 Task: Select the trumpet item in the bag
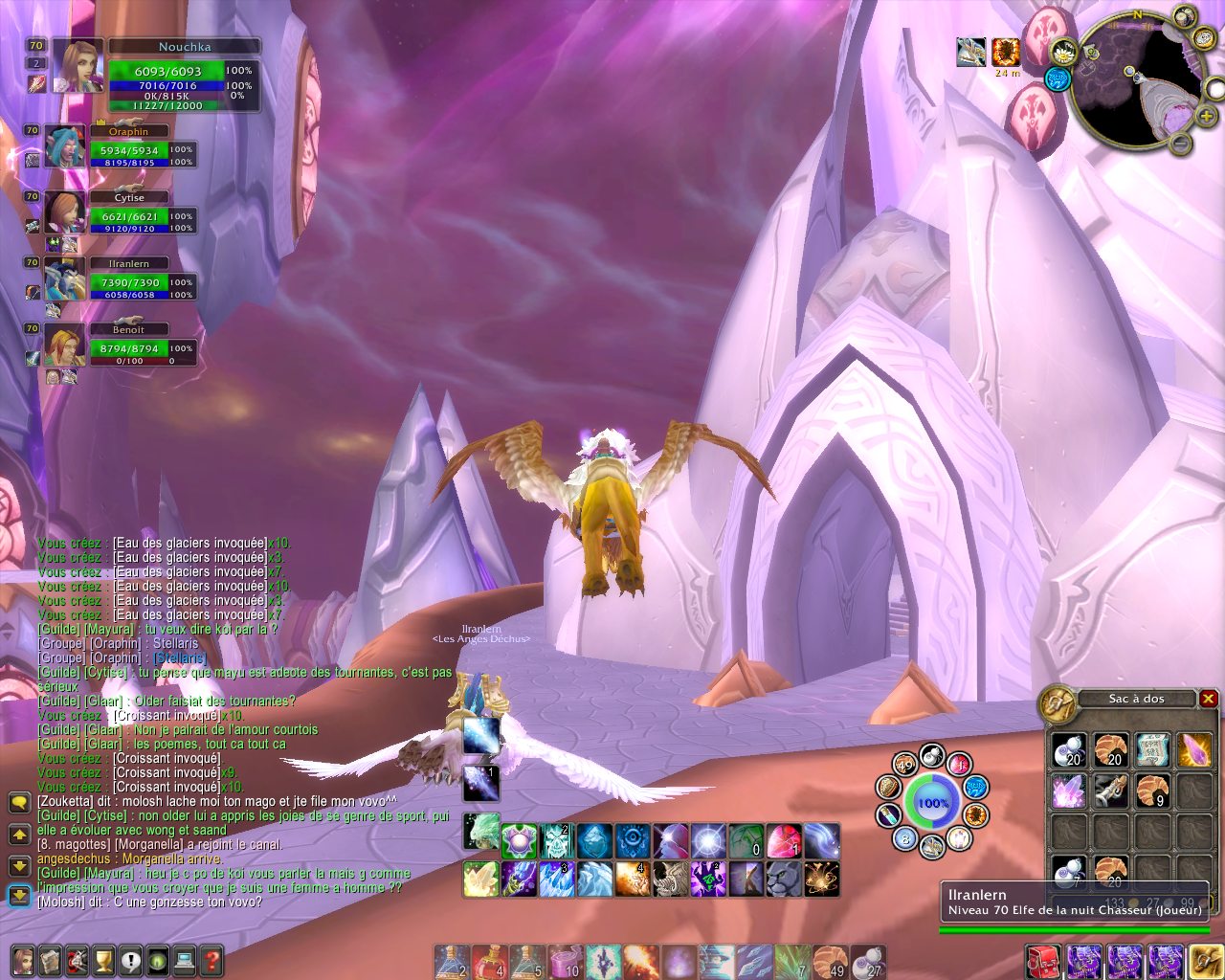(1110, 791)
